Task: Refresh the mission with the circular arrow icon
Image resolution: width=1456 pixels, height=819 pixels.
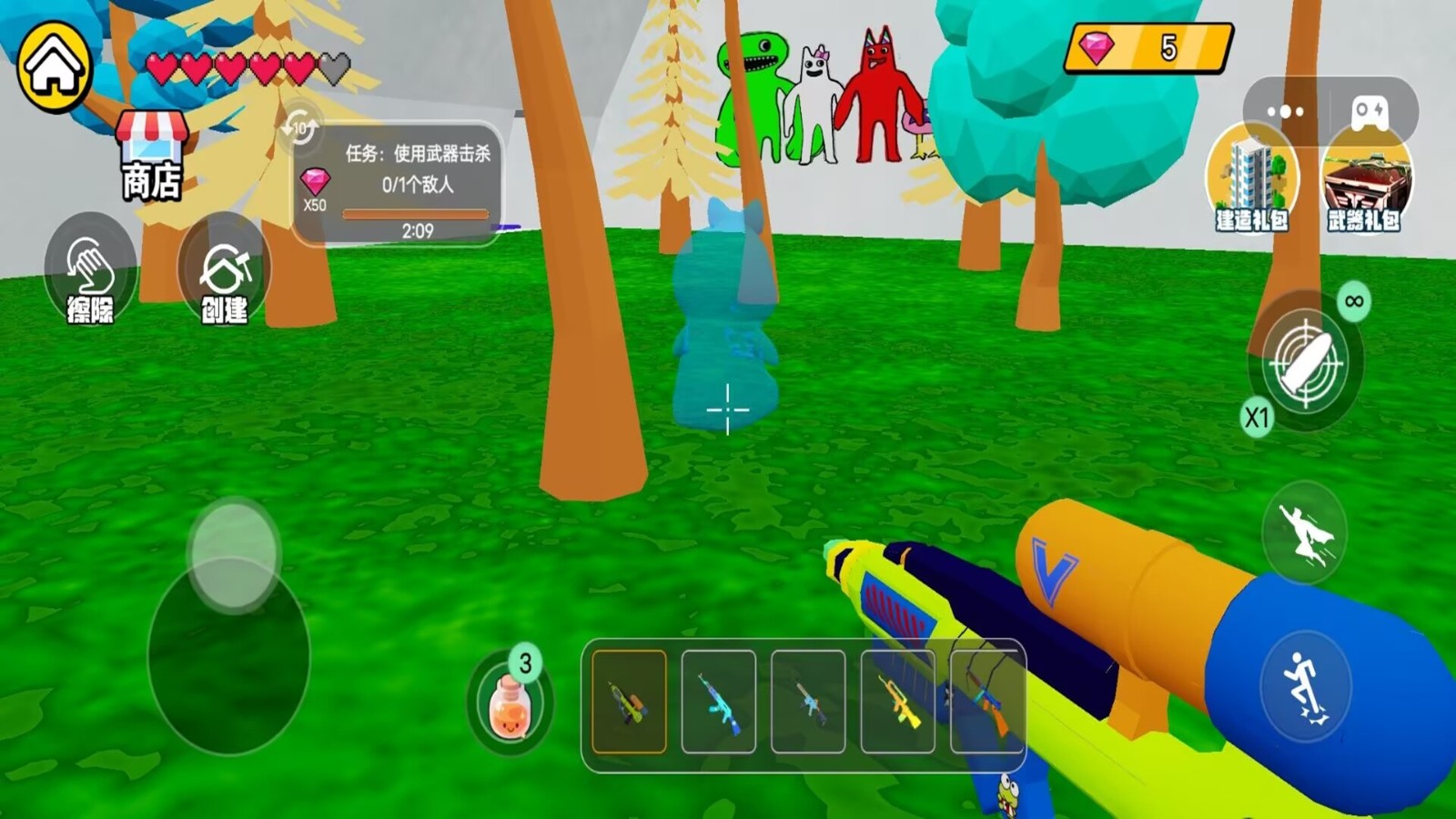Action: coord(299,128)
